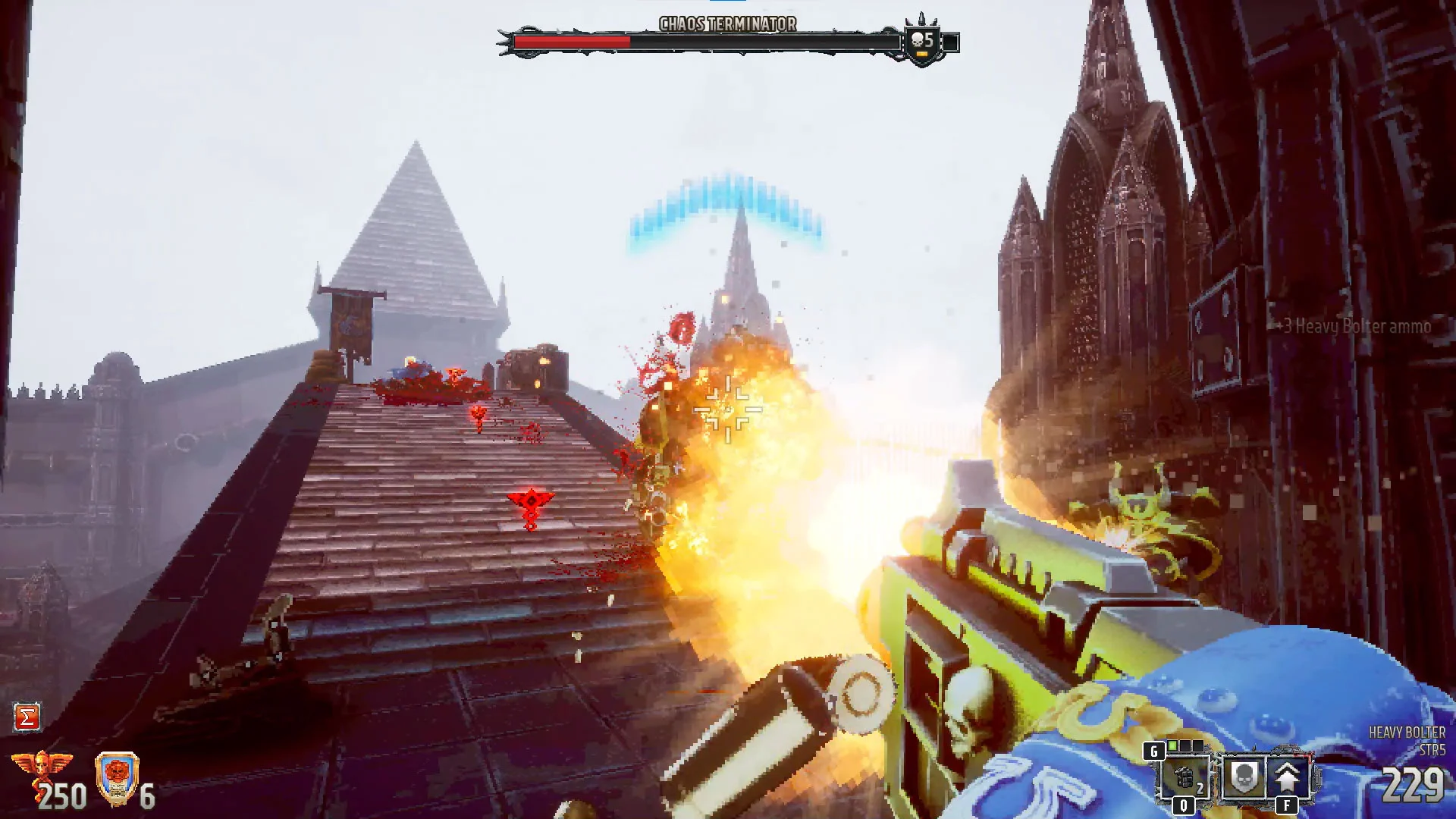Open the Q keybind slot label
The image size is (1456, 819).
click(1184, 806)
